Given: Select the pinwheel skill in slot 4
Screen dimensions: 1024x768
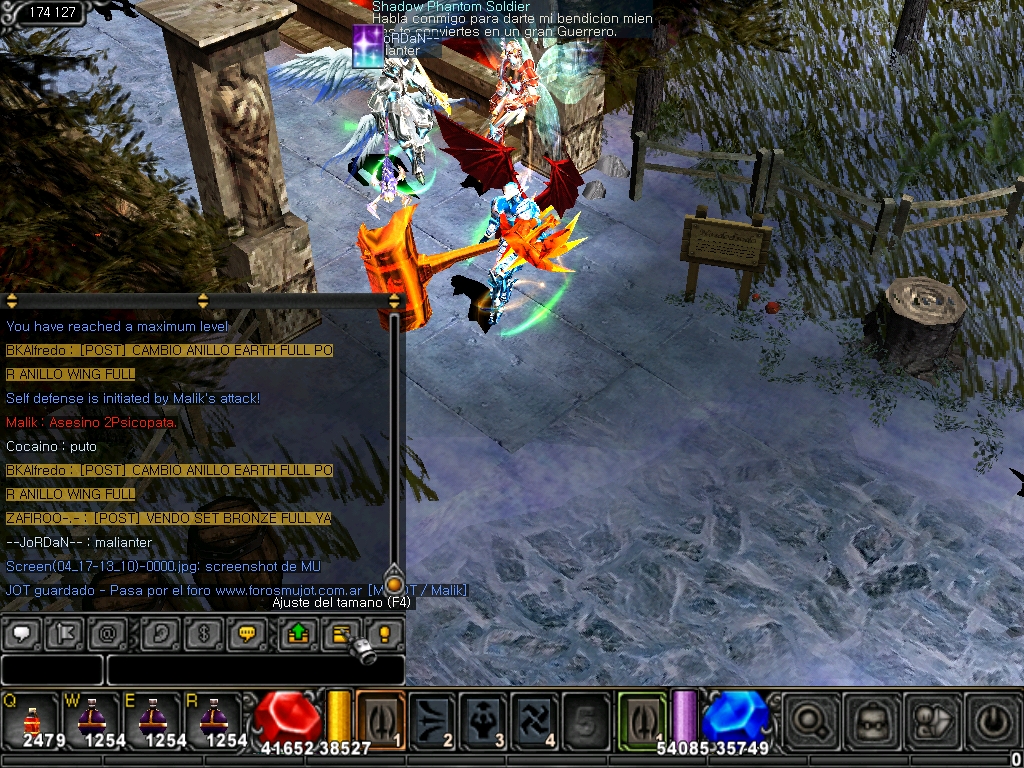Looking at the screenshot, I should pyautogui.click(x=535, y=718).
